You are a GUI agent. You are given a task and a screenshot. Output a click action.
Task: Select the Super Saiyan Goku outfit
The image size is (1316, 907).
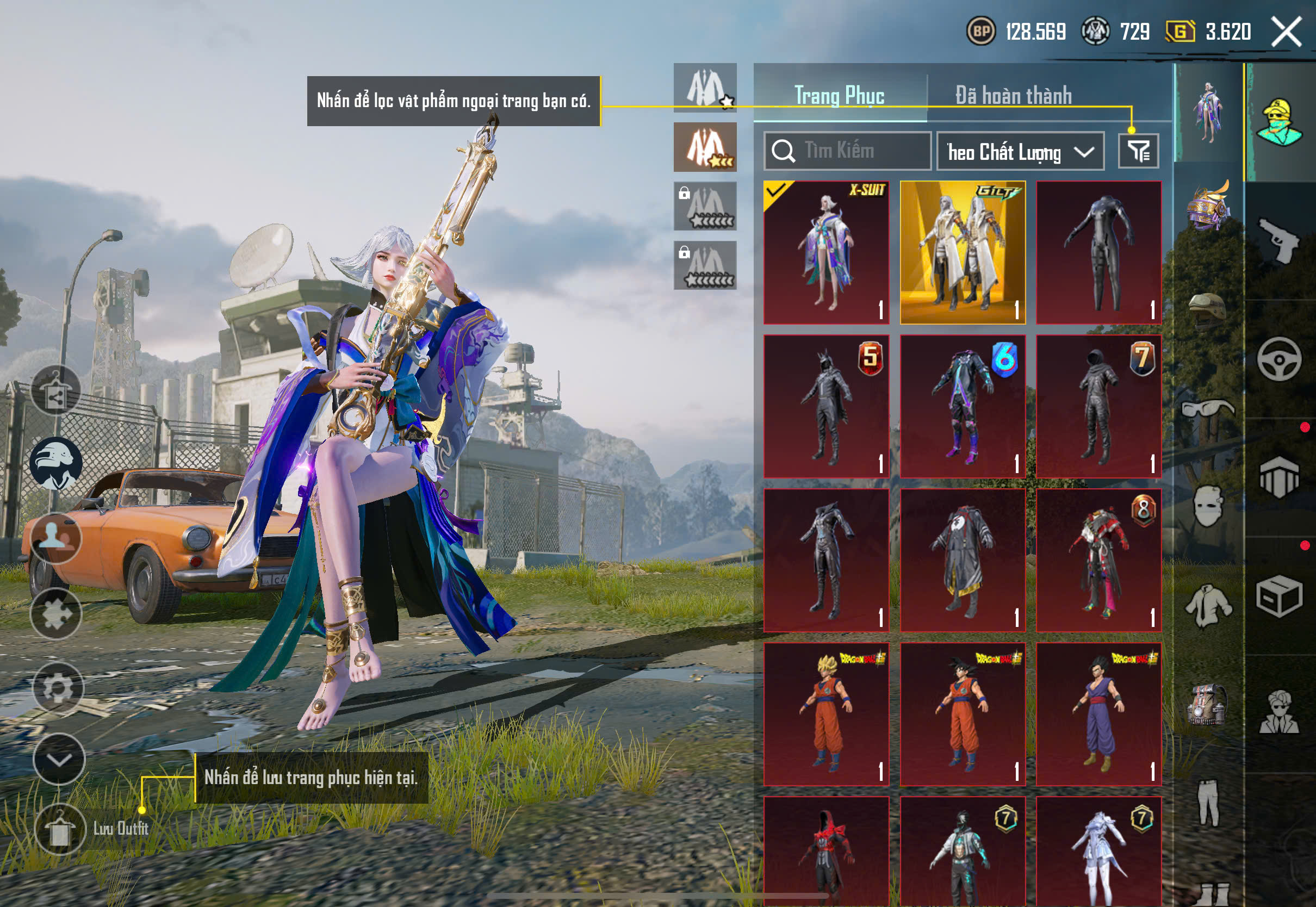click(826, 714)
